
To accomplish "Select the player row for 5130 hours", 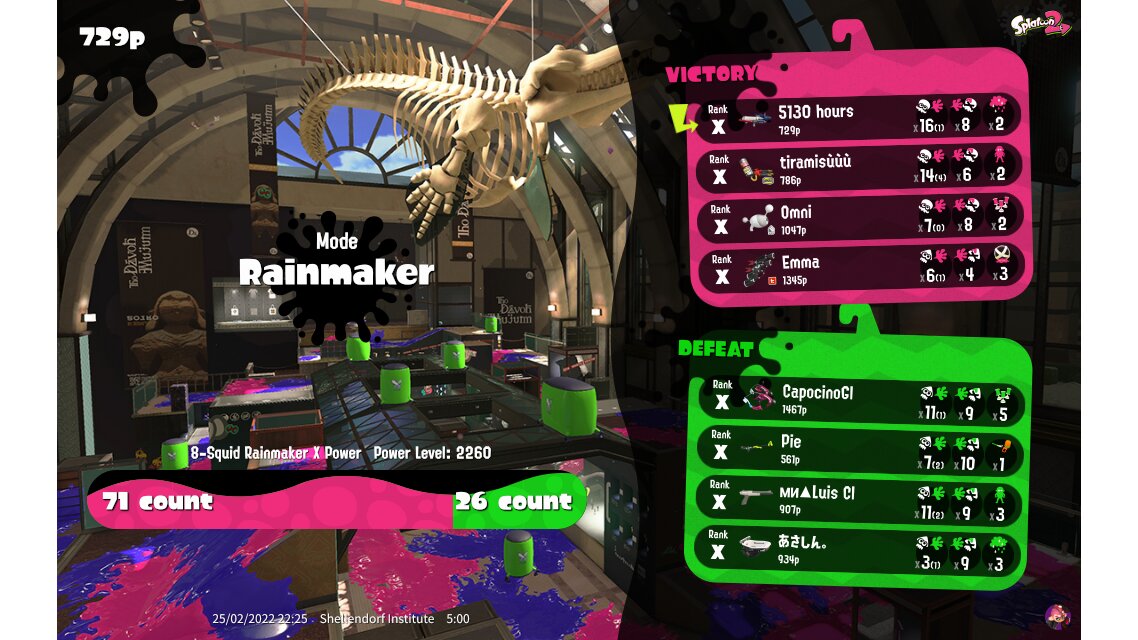I will pos(860,118).
